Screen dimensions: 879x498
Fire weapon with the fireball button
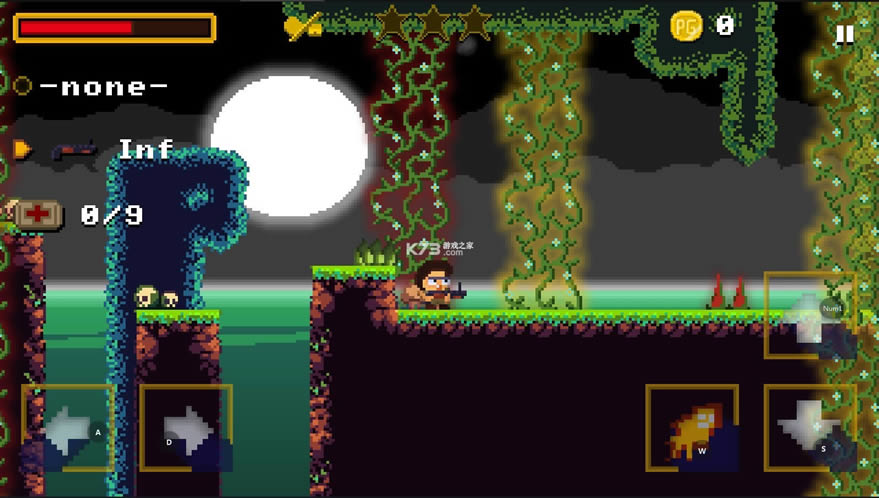692,427
